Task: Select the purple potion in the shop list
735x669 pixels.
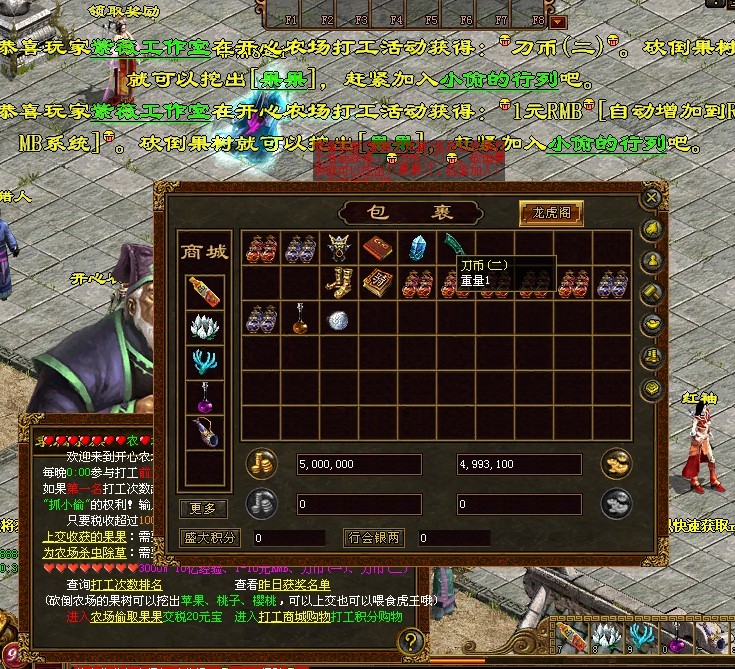Action: pos(204,399)
